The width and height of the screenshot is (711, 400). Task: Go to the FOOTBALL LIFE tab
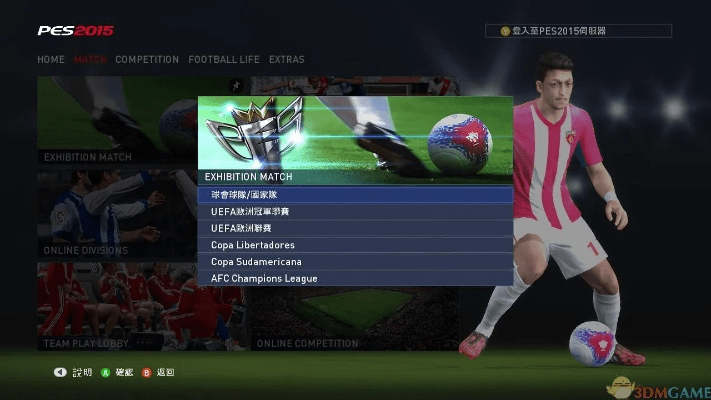point(224,60)
